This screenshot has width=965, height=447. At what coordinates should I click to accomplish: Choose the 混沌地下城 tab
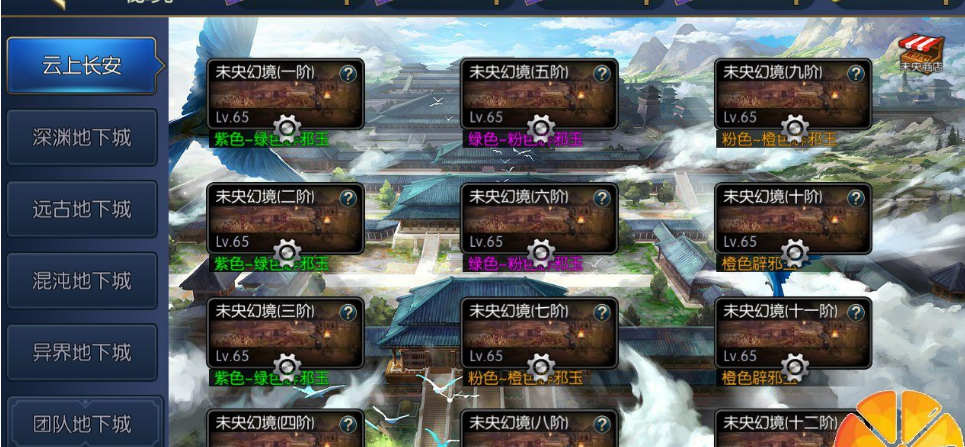pos(82,281)
